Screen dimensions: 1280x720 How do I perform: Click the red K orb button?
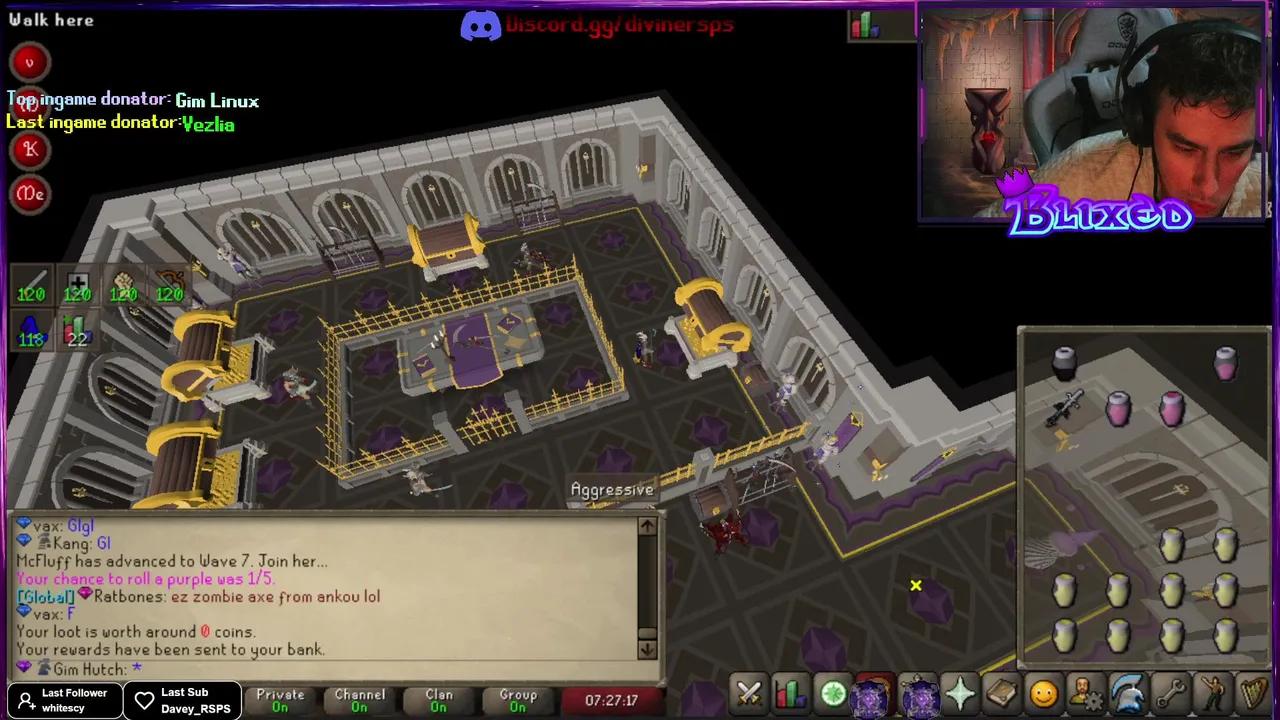coord(29,149)
